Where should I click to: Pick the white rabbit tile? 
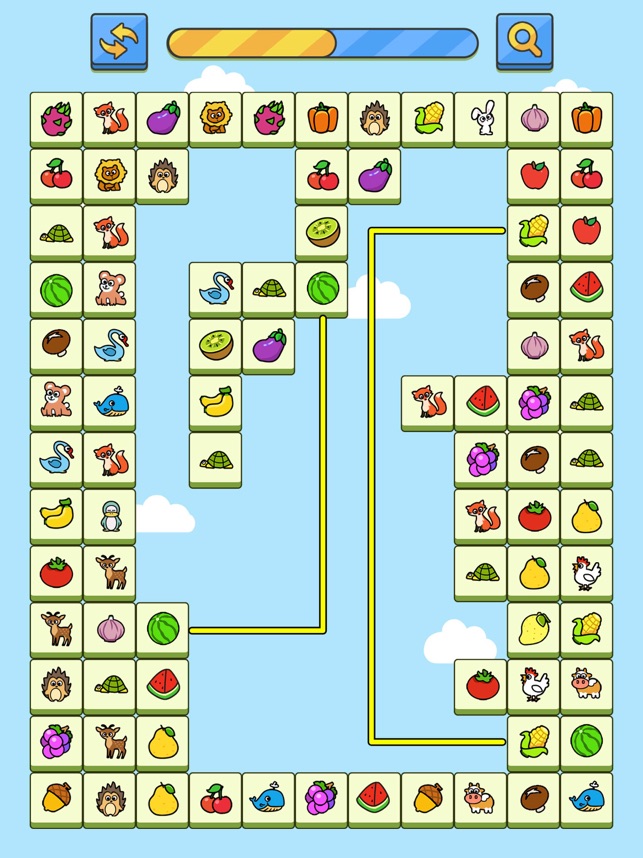point(480,120)
